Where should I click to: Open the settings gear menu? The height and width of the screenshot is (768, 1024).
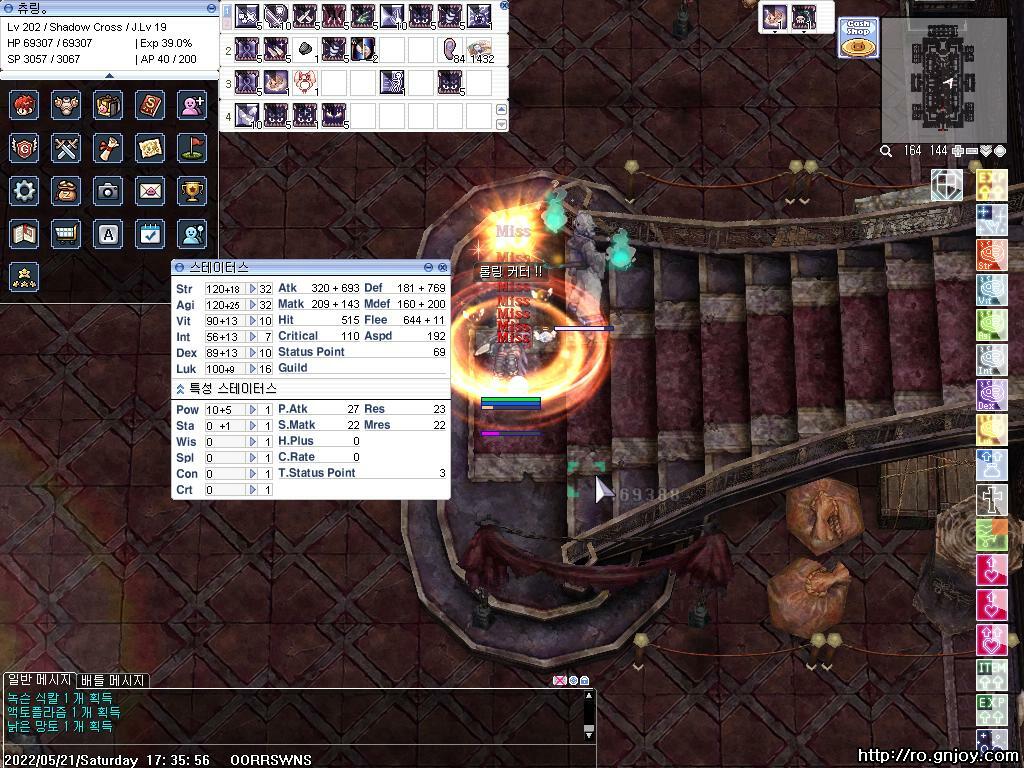coord(24,191)
